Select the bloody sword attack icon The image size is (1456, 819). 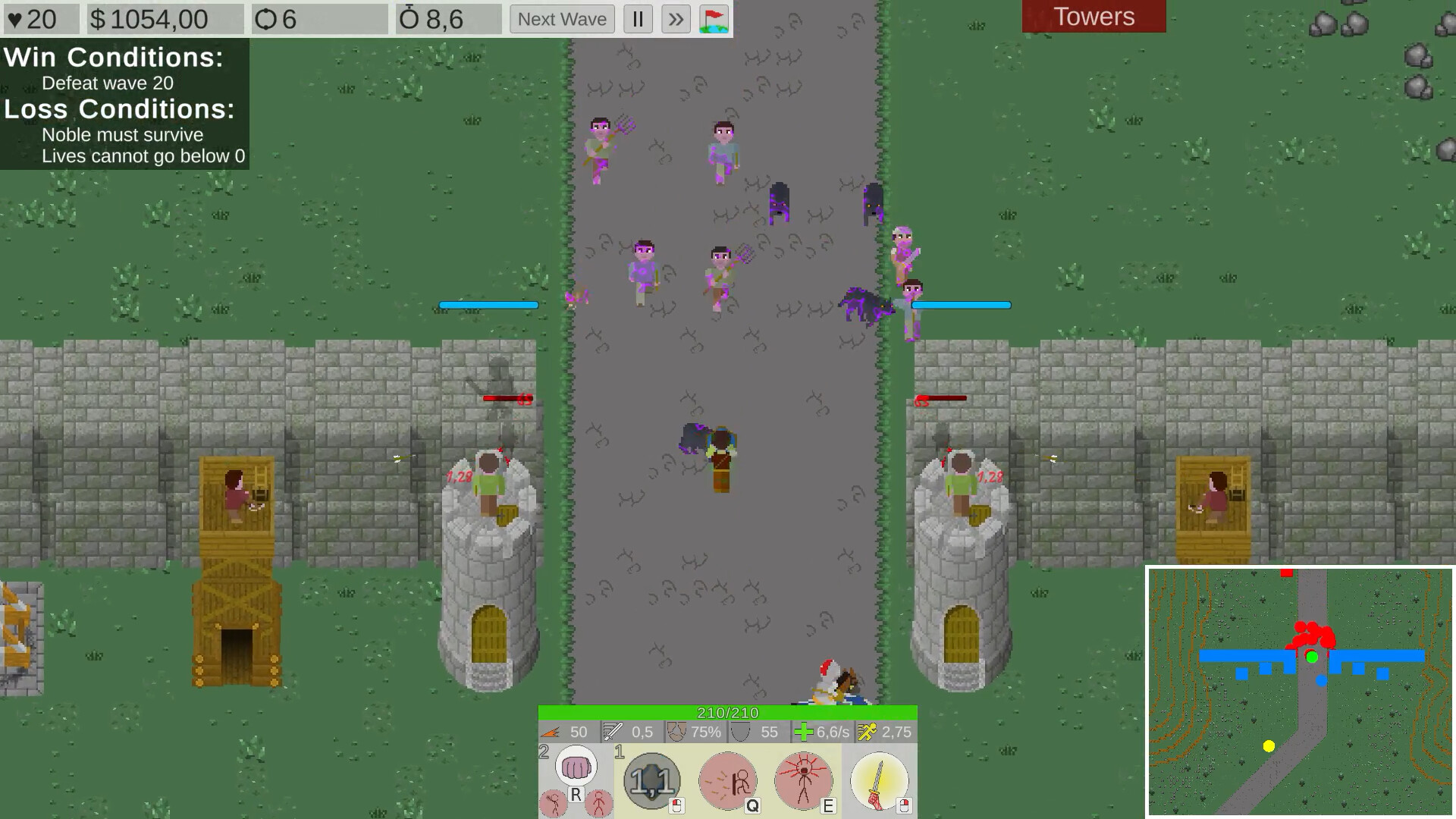click(878, 780)
